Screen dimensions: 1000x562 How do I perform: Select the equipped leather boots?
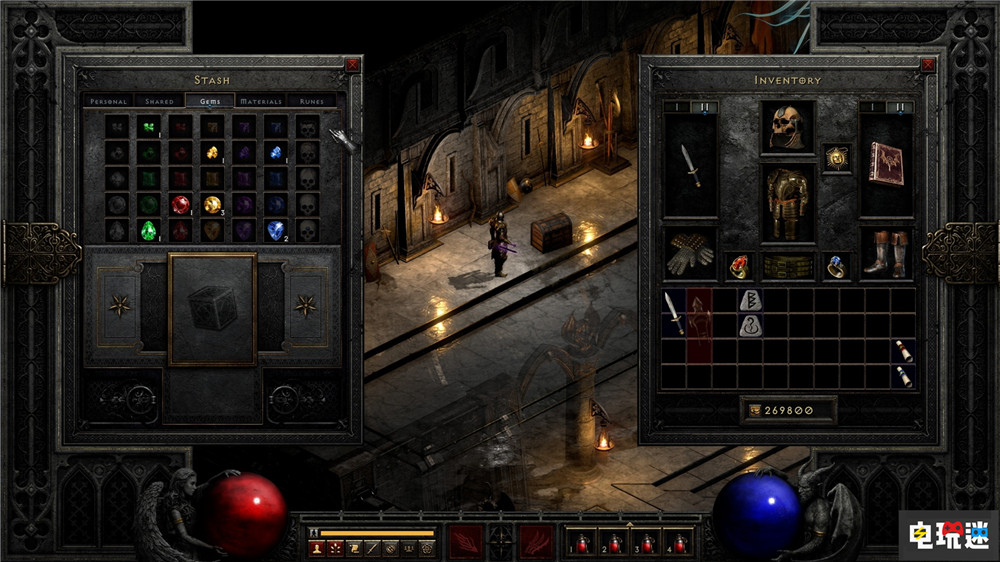(x=887, y=253)
